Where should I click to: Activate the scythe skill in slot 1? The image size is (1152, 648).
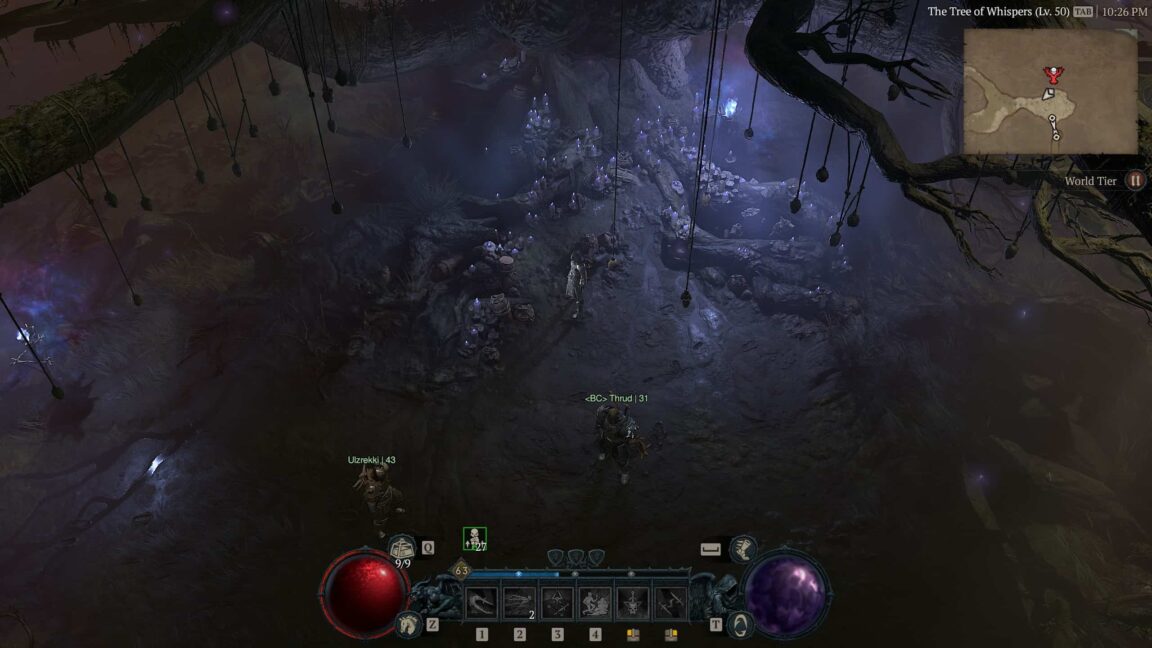tap(482, 602)
